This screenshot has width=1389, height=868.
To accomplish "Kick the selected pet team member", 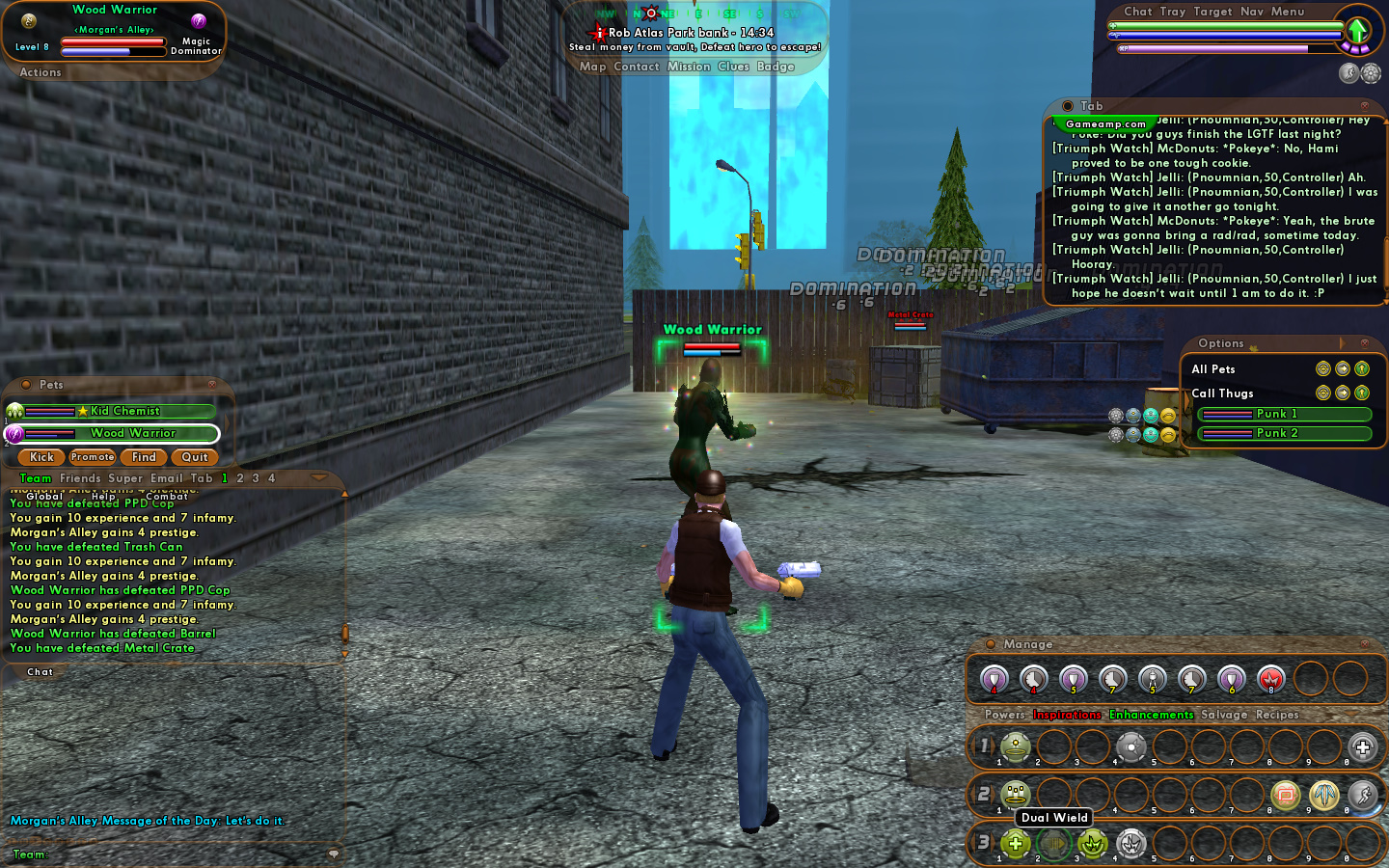I will [x=41, y=457].
